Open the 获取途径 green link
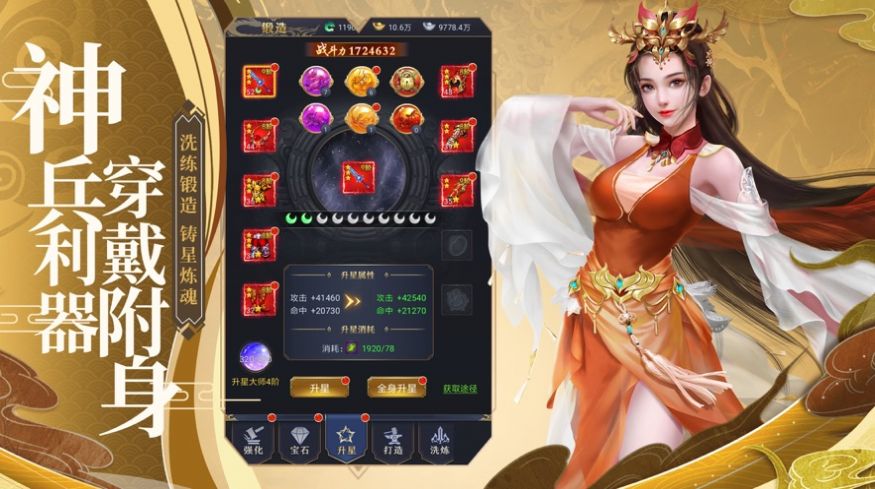The width and height of the screenshot is (875, 489). (460, 387)
